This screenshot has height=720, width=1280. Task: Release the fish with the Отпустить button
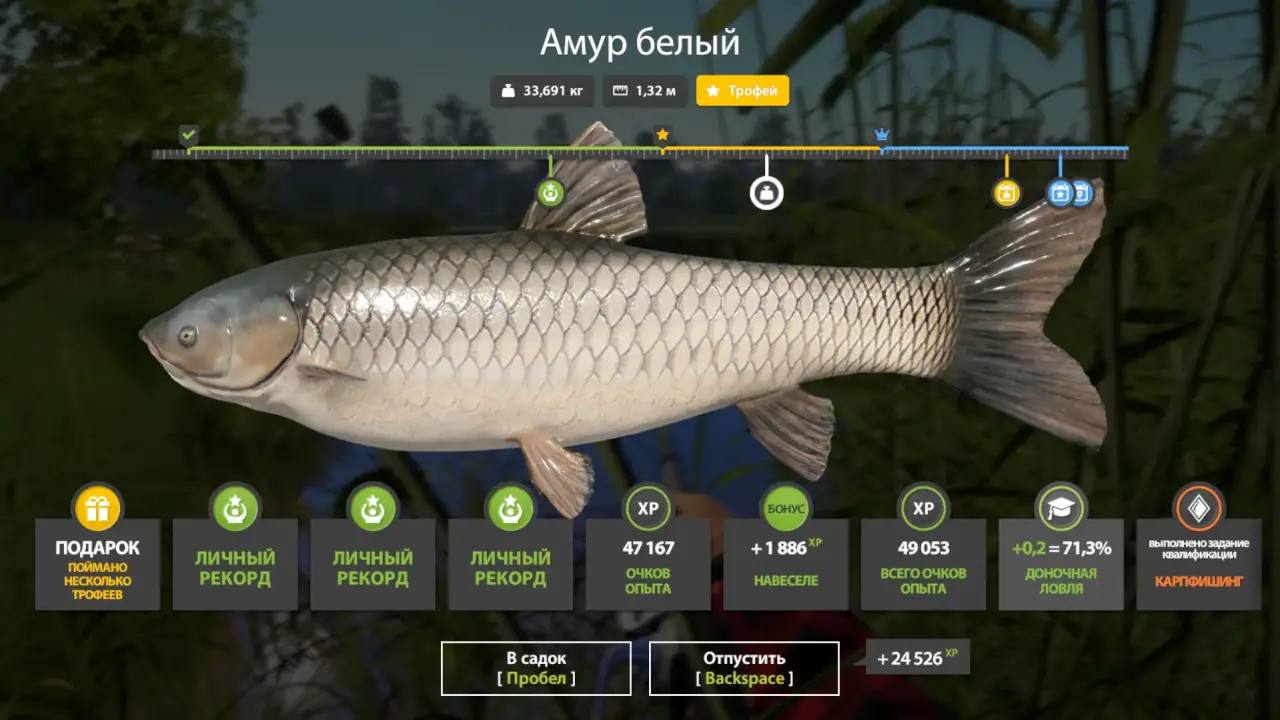coord(744,668)
